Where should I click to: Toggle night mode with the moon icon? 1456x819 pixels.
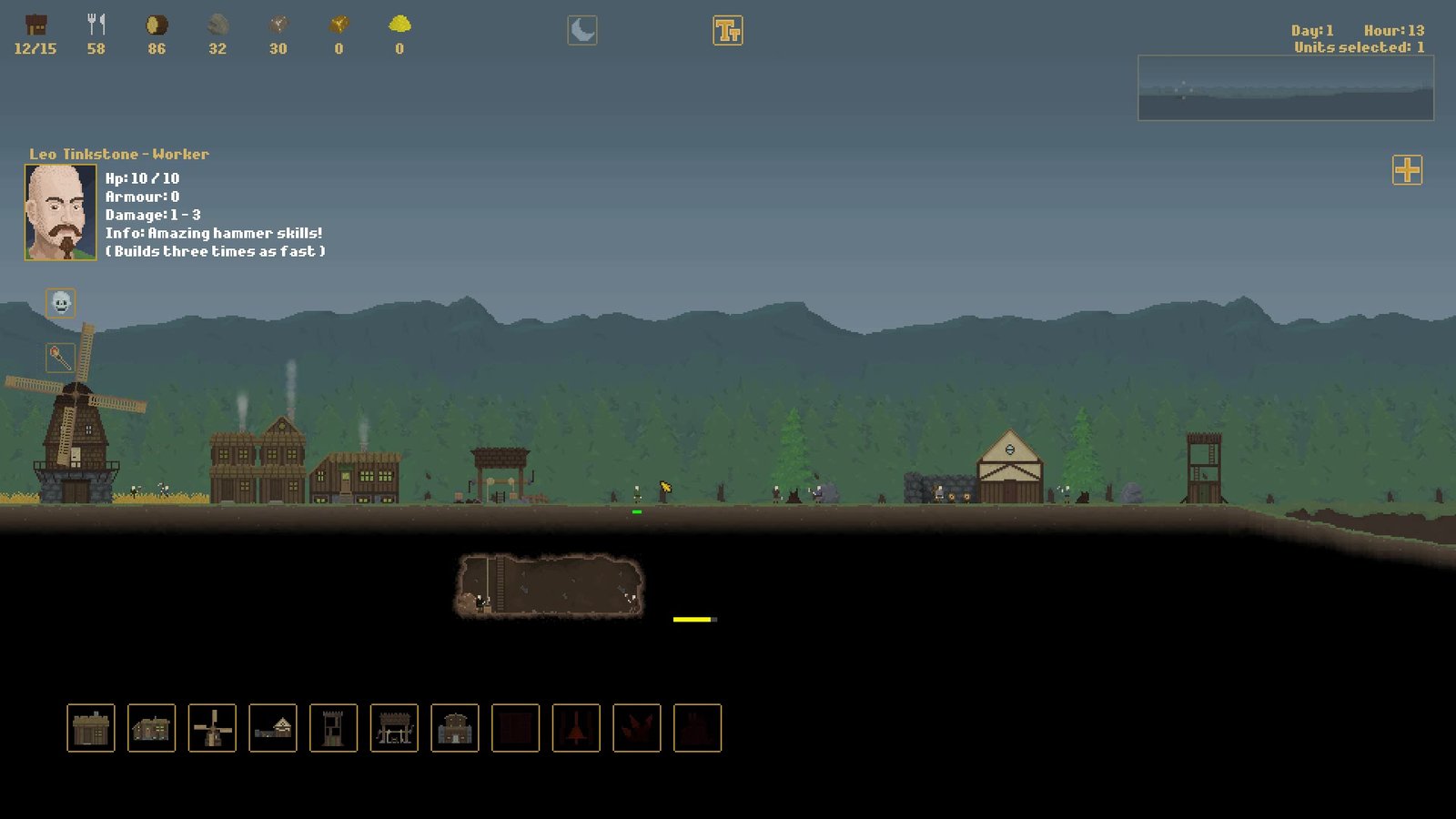pos(583,28)
